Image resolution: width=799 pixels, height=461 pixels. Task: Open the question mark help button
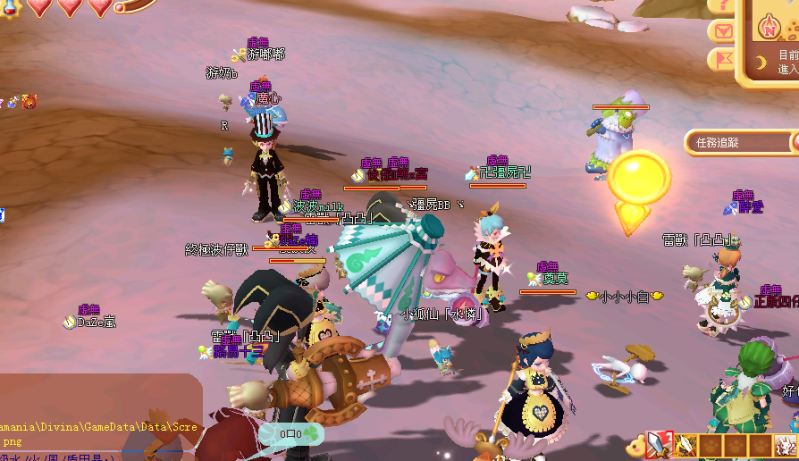point(721,5)
